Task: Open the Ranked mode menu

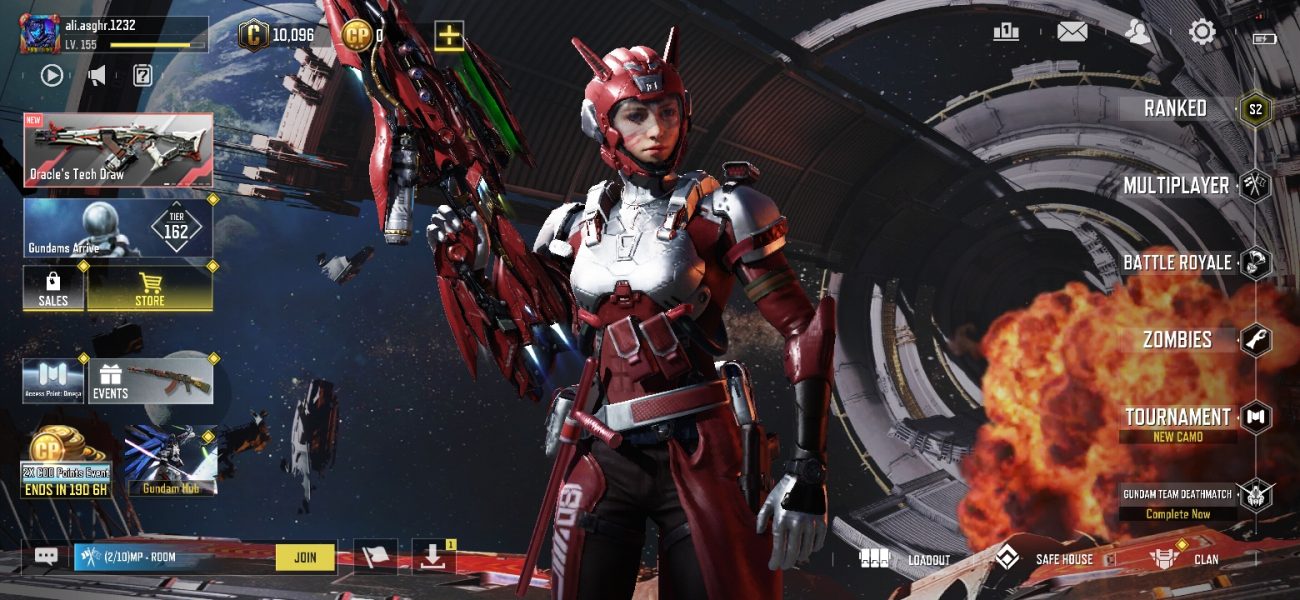Action: tap(1176, 109)
